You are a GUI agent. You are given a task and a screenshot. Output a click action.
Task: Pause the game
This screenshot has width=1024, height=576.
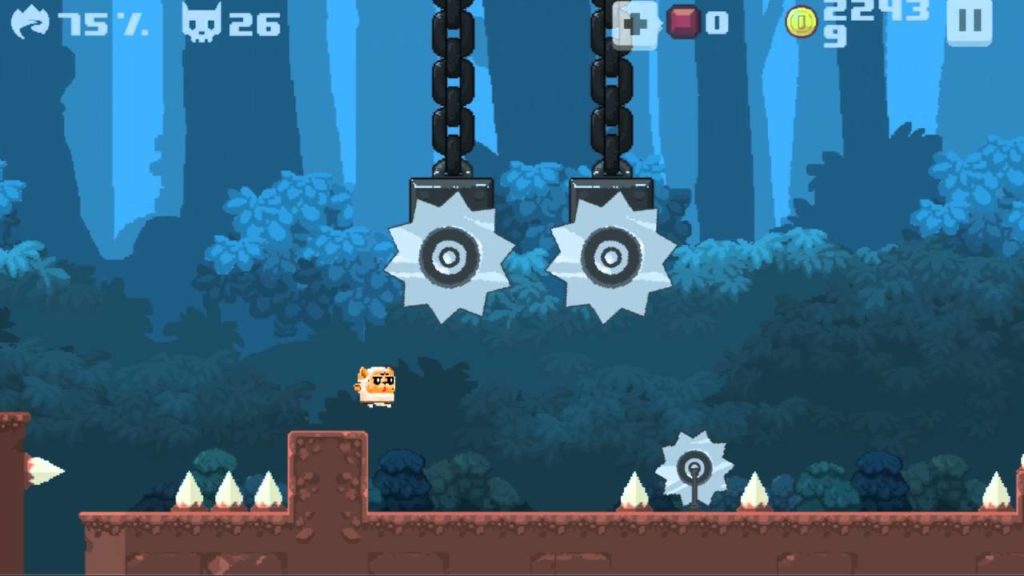click(x=968, y=22)
